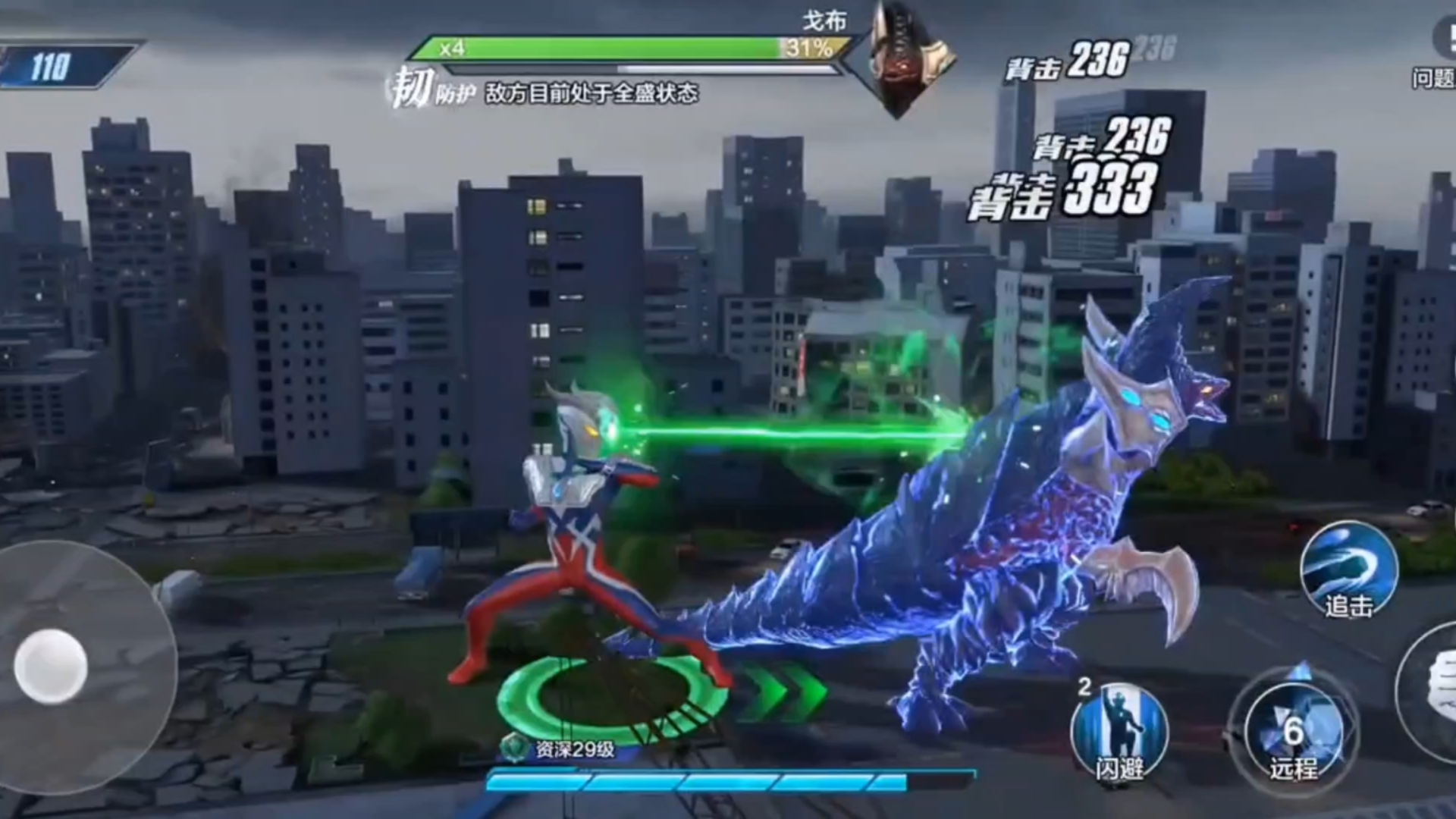
Task: Activate the 追击 pursuit skill
Action: (x=1348, y=570)
